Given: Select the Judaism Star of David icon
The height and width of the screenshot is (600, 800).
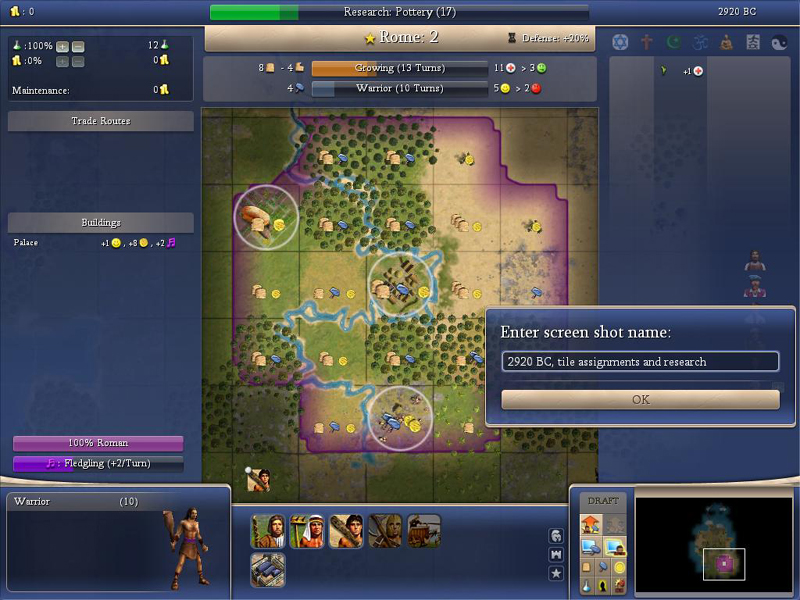Looking at the screenshot, I should click(620, 42).
